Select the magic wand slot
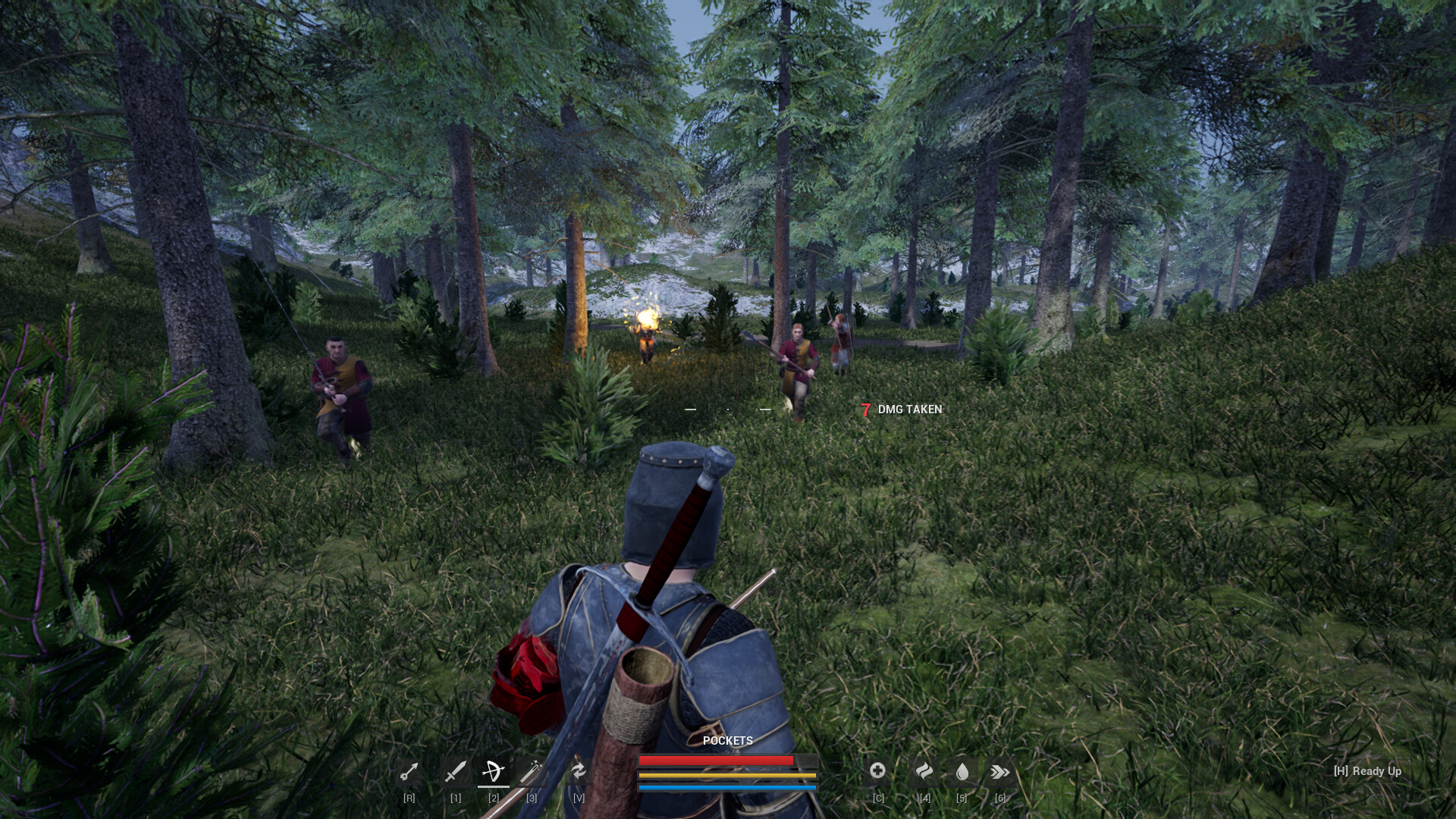Viewport: 1456px width, 819px height. (532, 772)
